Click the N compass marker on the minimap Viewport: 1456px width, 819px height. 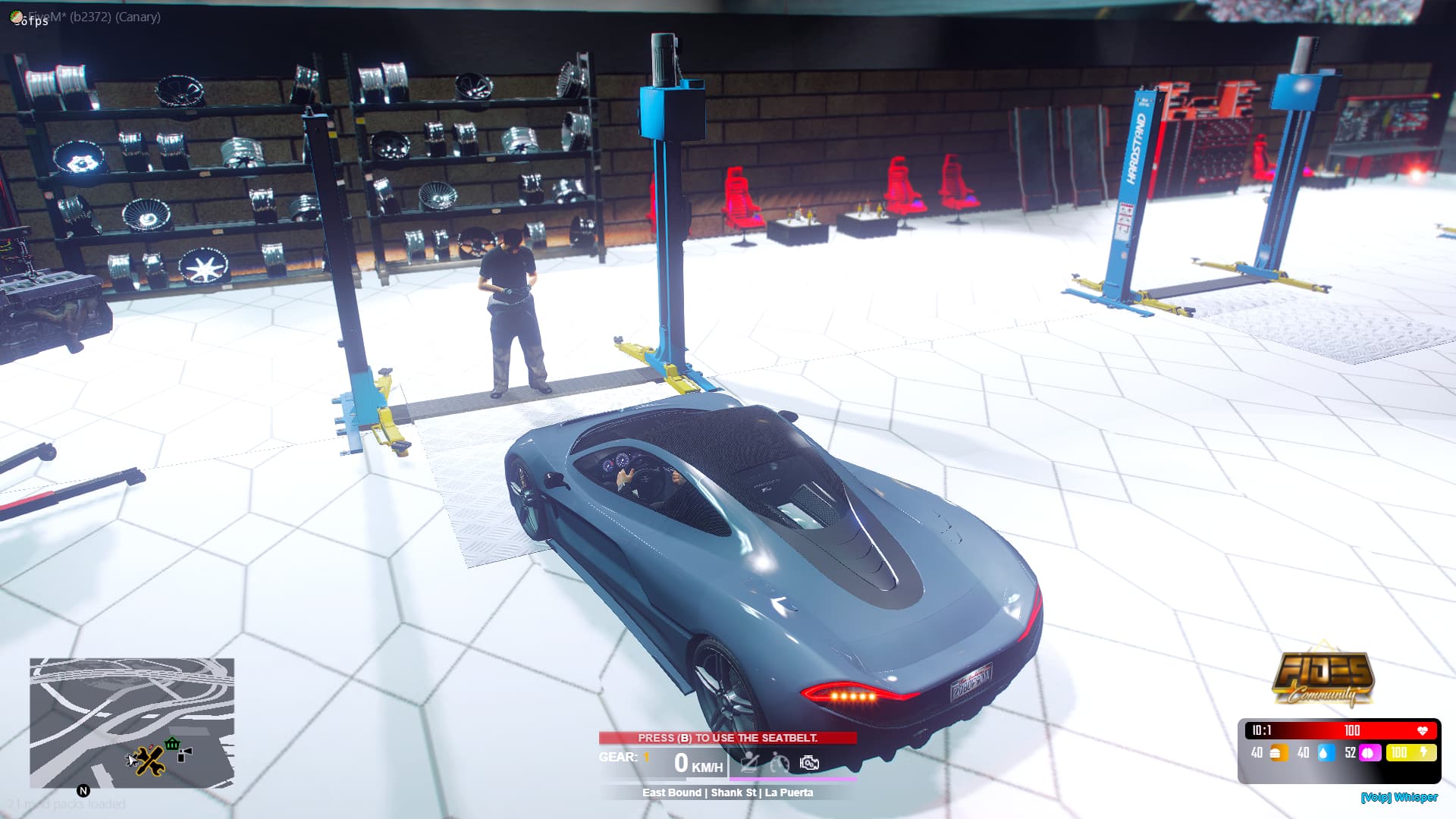tap(83, 790)
